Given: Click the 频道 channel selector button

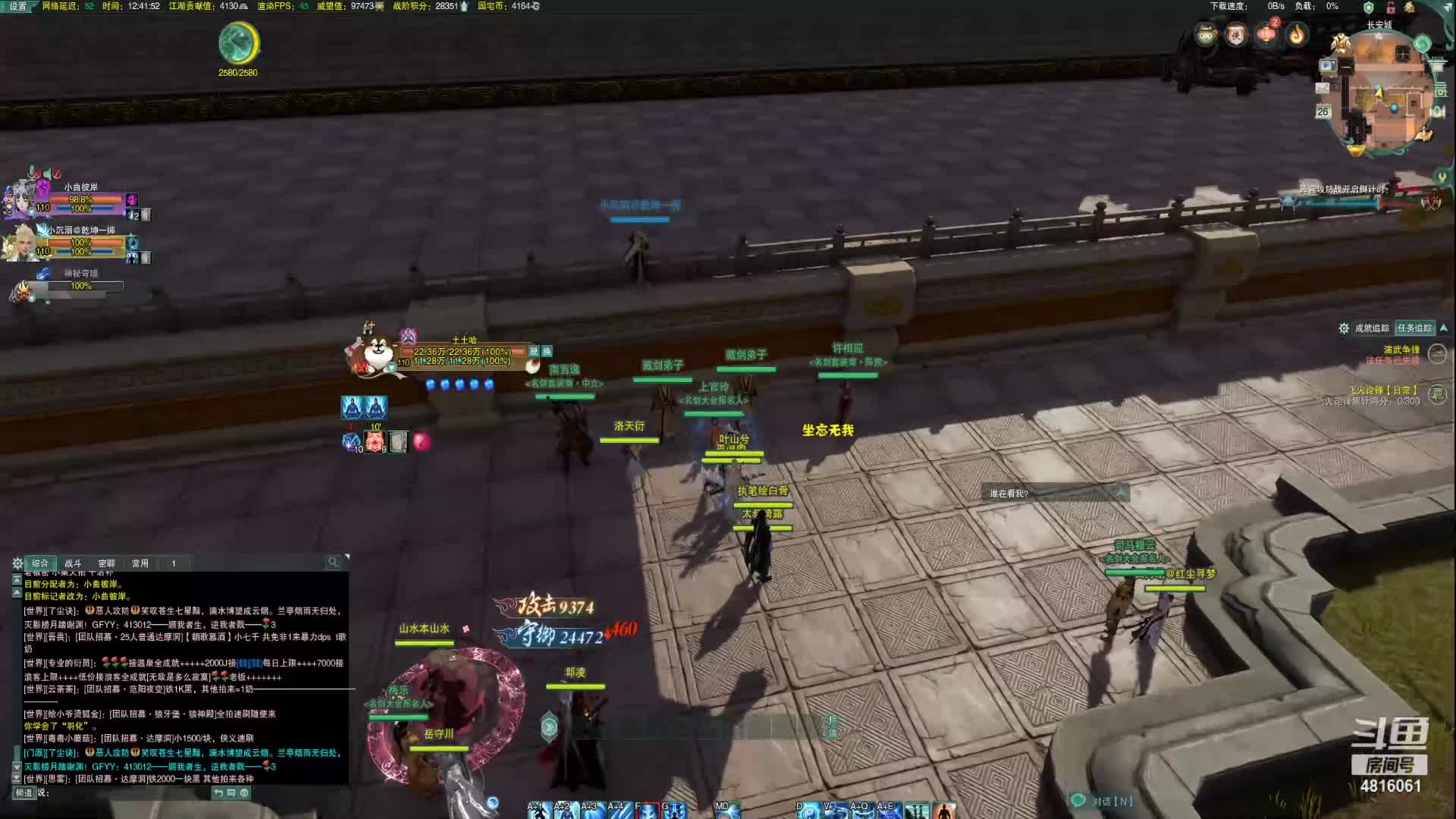Looking at the screenshot, I should pos(24,792).
